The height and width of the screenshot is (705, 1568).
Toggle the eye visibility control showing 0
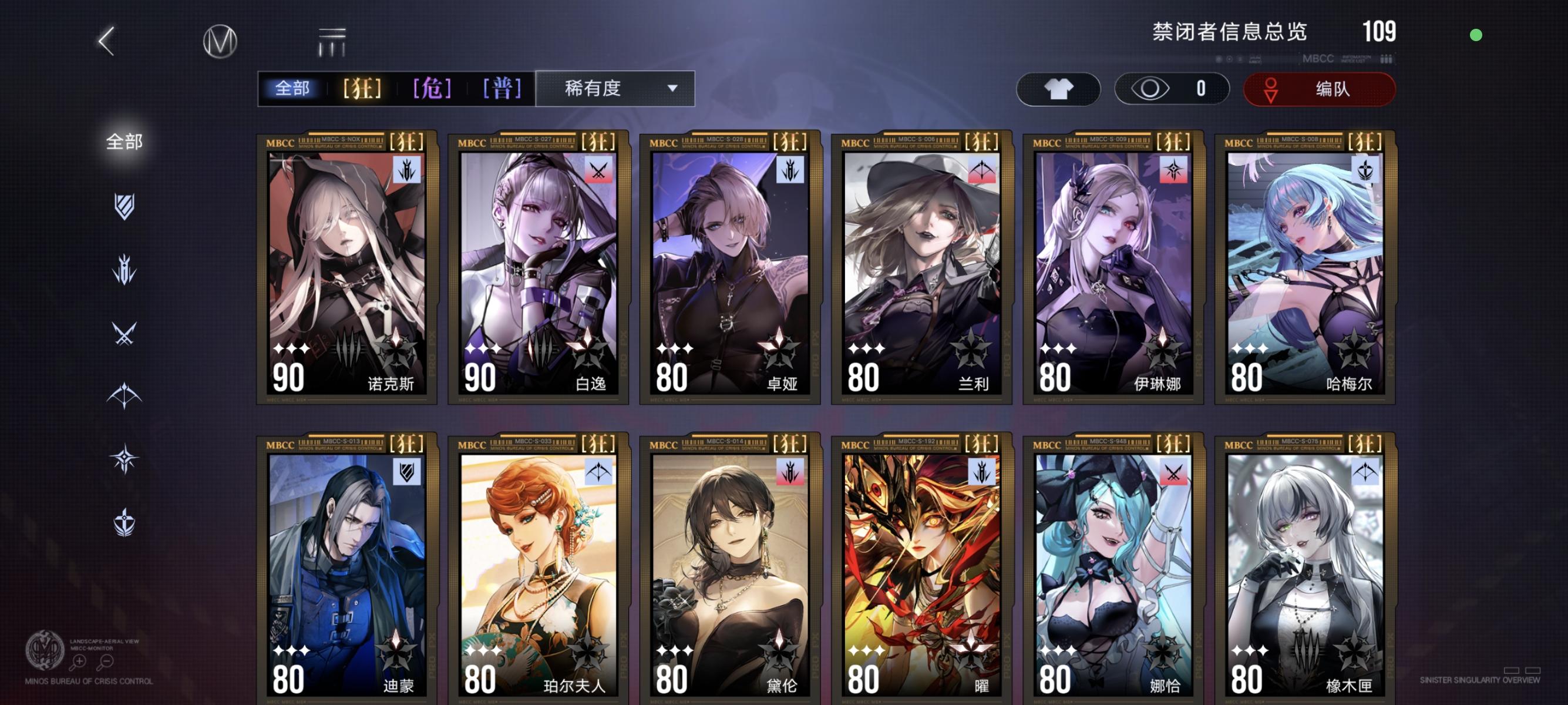click(x=1172, y=89)
